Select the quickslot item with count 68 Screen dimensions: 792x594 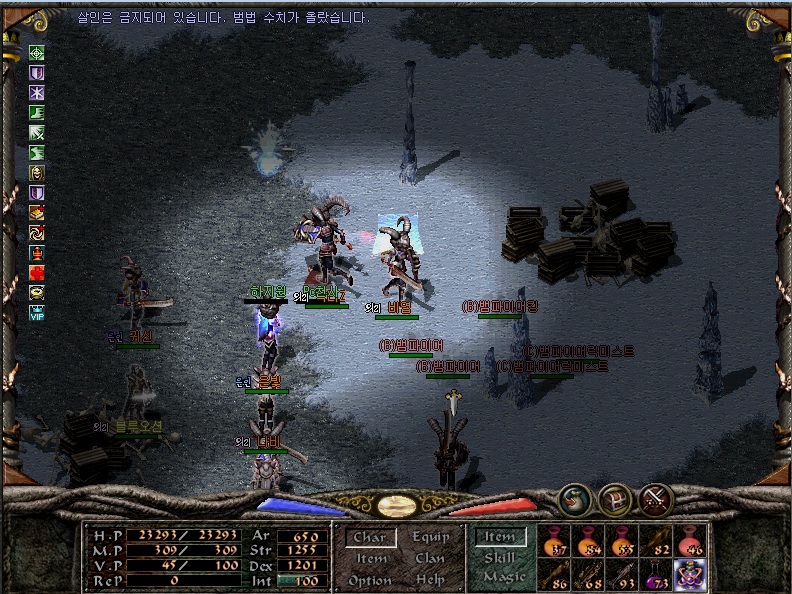(x=590, y=573)
